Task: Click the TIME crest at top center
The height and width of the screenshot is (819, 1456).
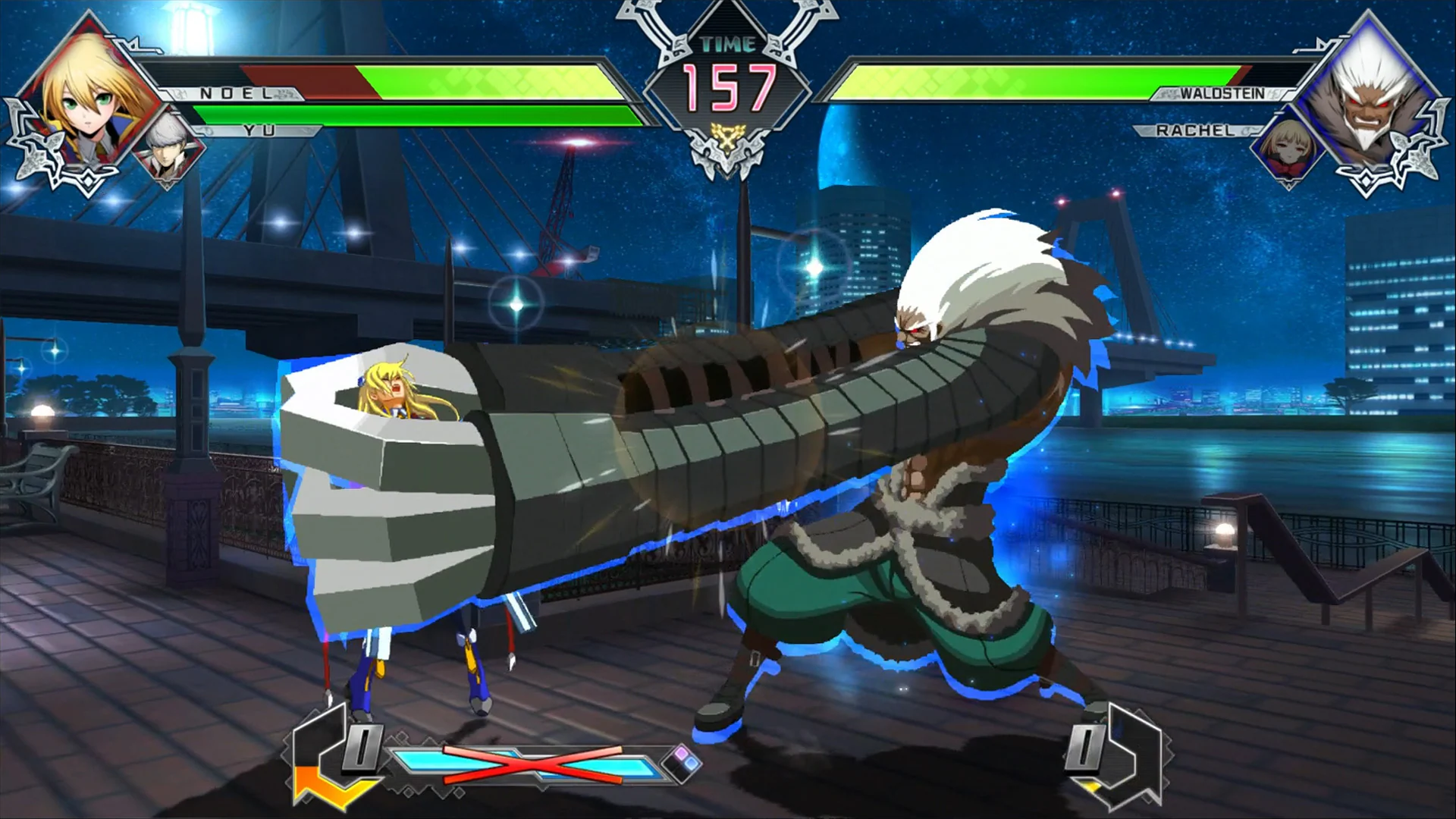Action: tap(726, 43)
